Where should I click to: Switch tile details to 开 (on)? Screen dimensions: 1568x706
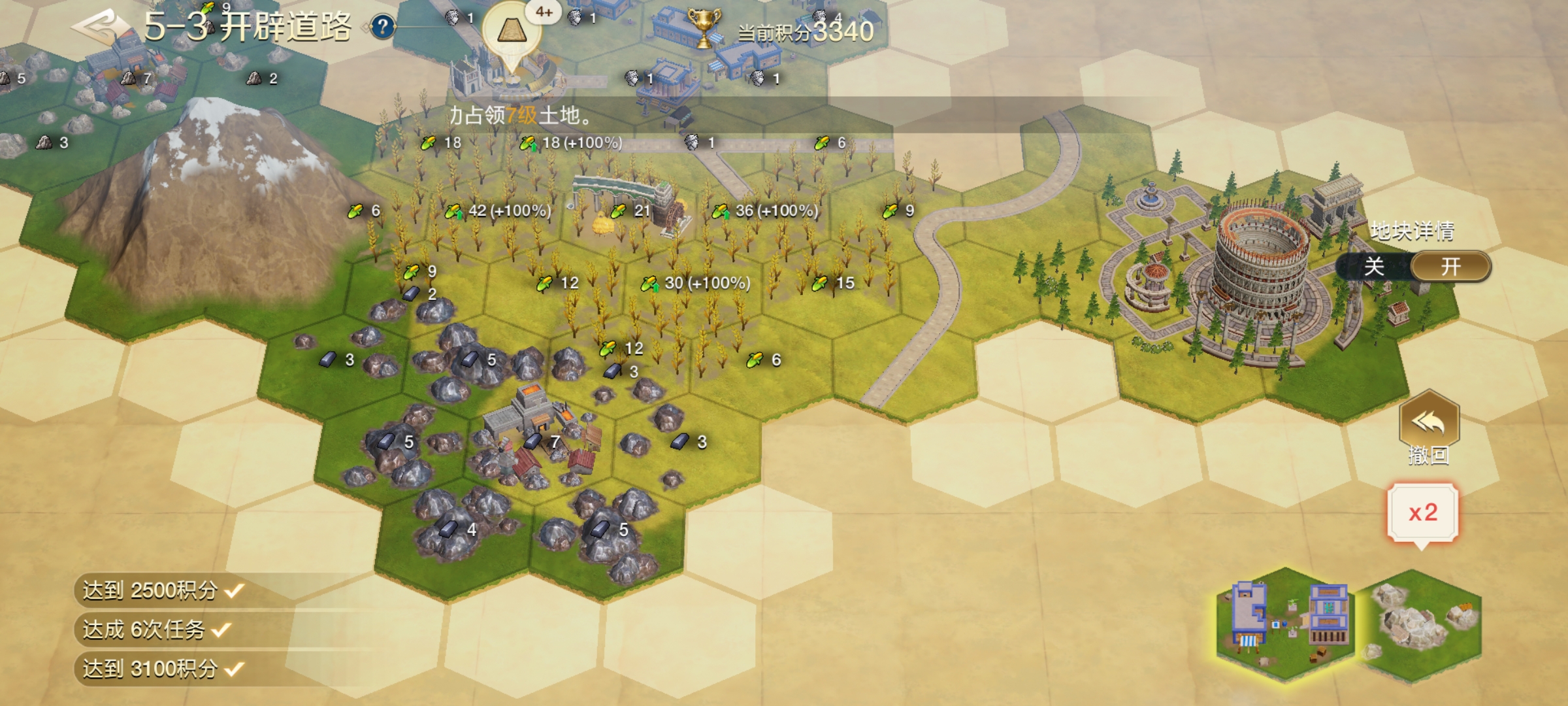(x=1450, y=267)
